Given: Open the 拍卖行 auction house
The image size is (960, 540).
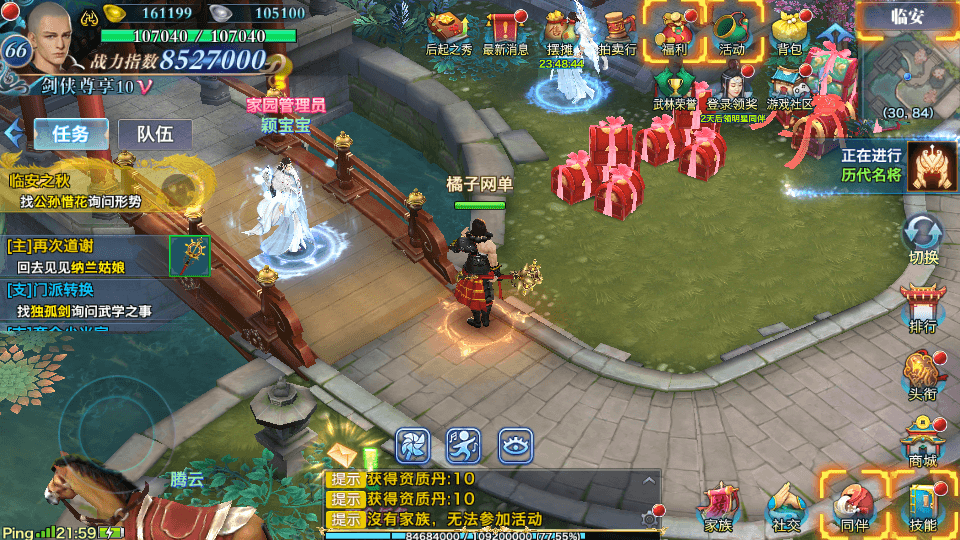Looking at the screenshot, I should [617, 33].
